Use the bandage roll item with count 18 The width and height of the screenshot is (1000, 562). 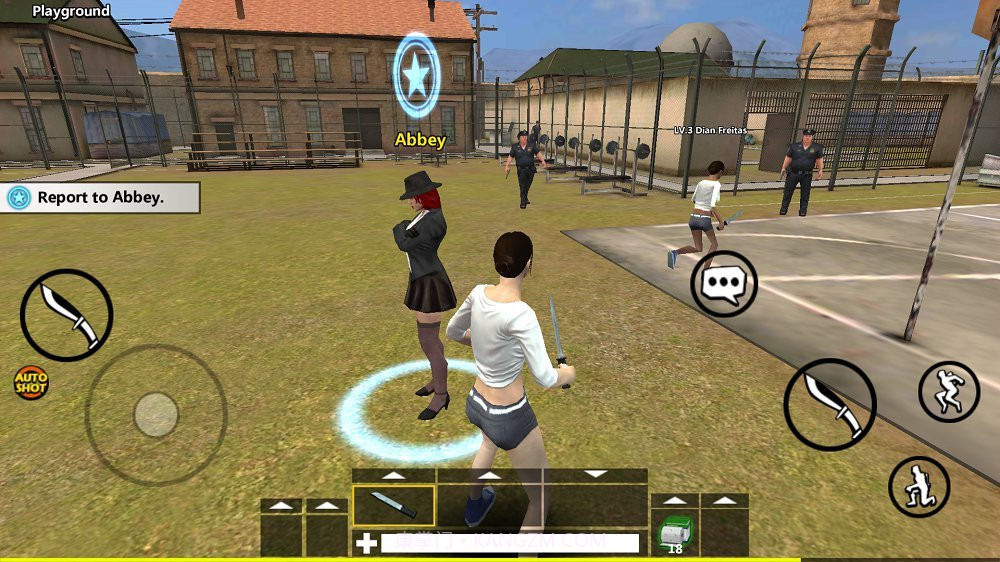tap(675, 532)
